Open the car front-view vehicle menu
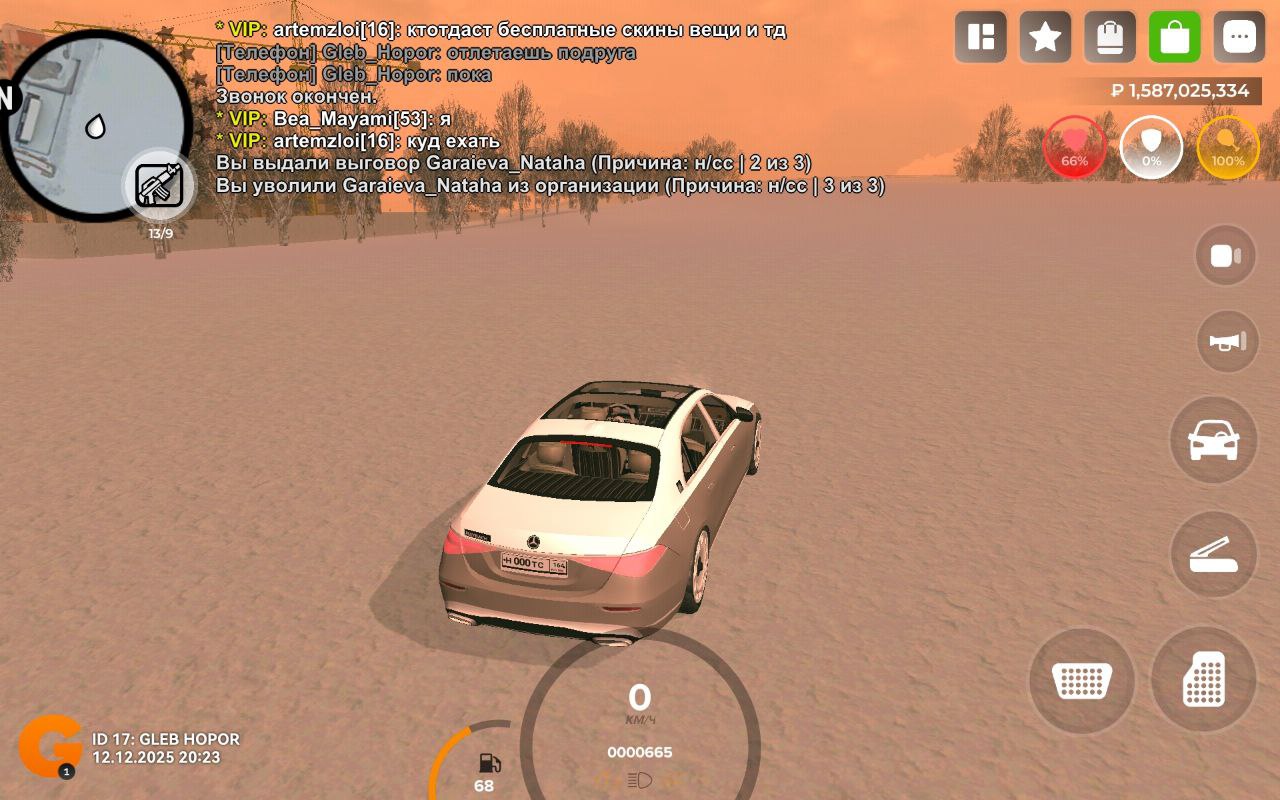This screenshot has width=1280, height=800. 1213,440
